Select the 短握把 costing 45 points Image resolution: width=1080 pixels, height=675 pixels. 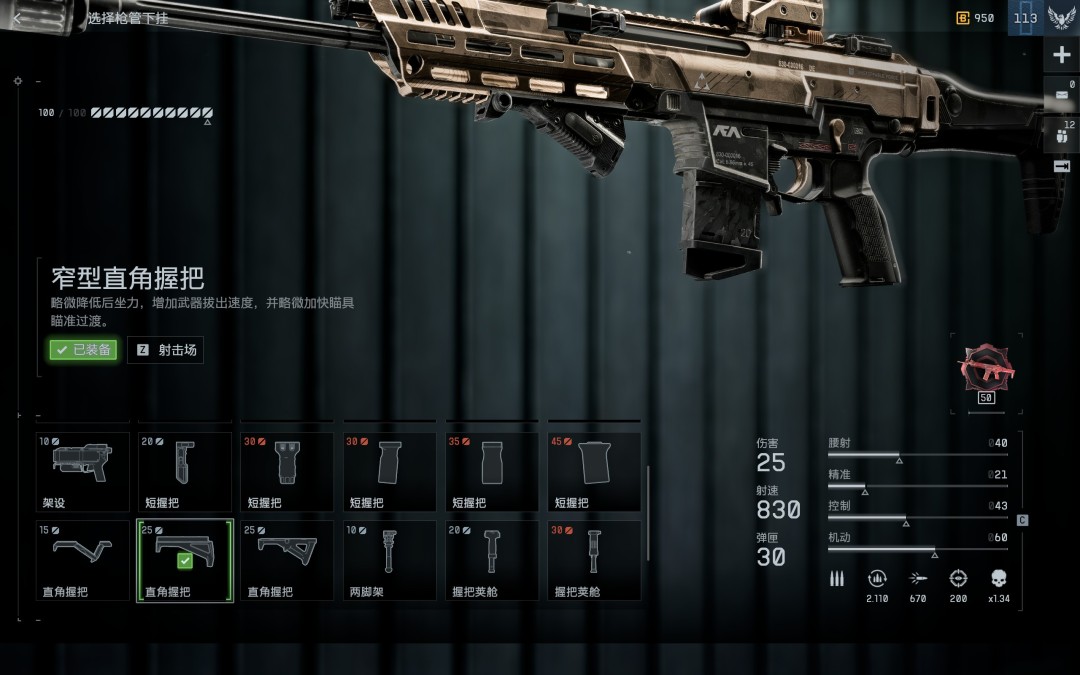(x=595, y=471)
